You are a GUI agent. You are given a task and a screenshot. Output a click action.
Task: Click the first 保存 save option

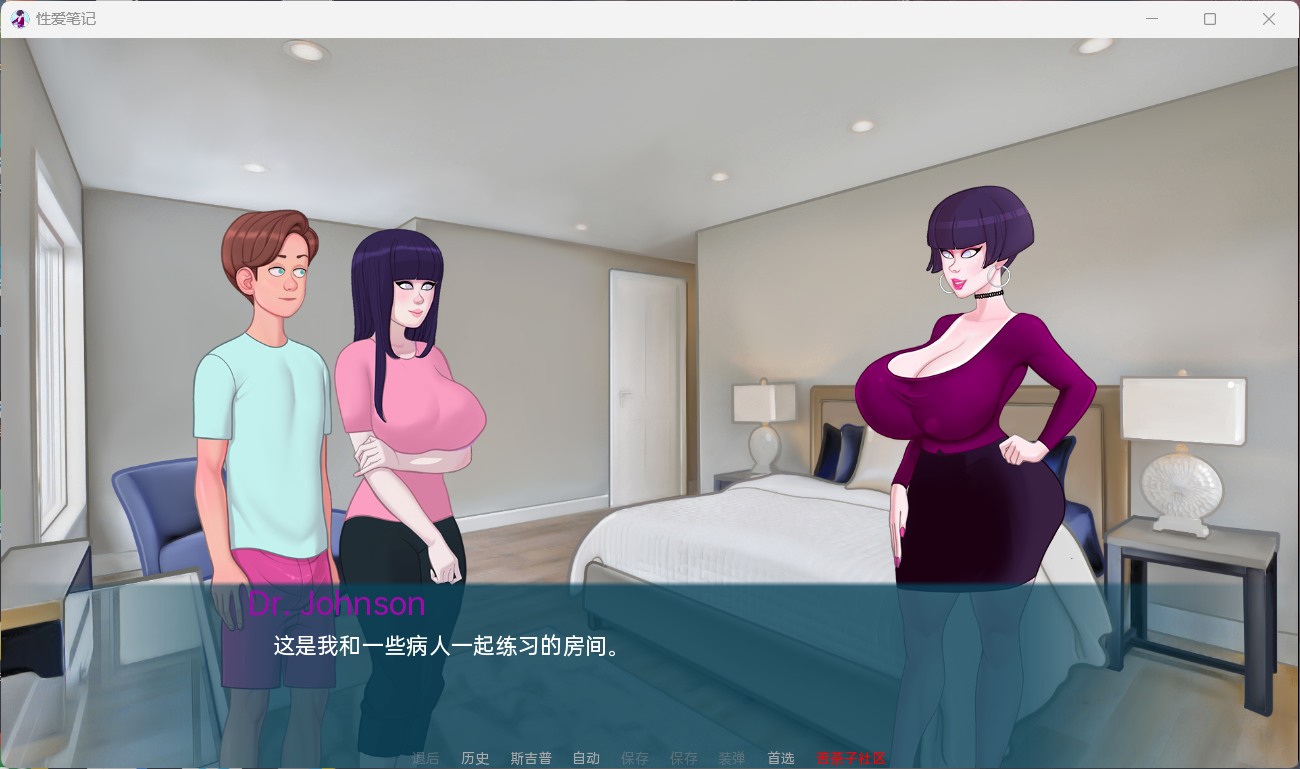635,758
